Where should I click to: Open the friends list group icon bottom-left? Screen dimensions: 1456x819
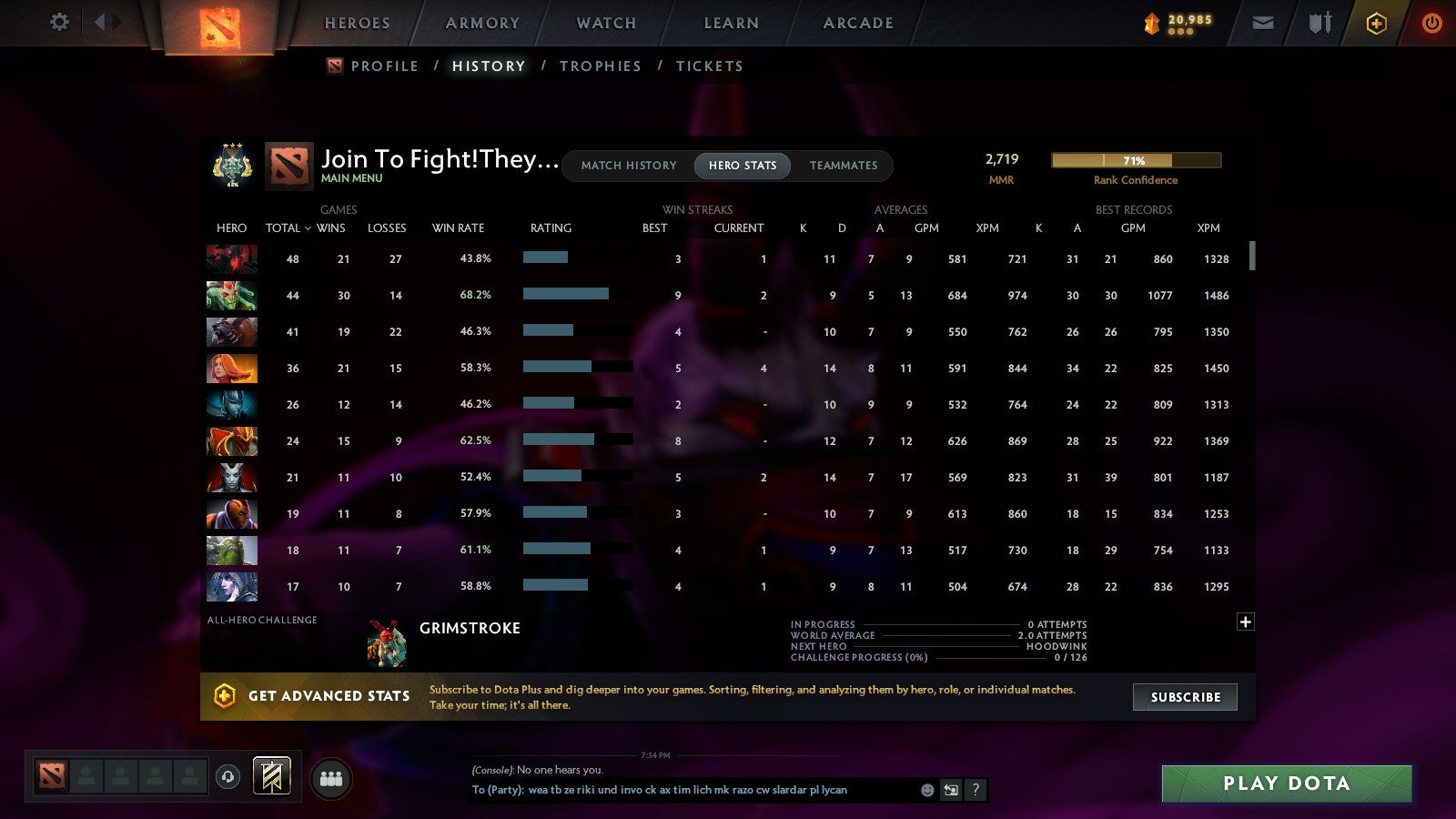pyautogui.click(x=331, y=777)
